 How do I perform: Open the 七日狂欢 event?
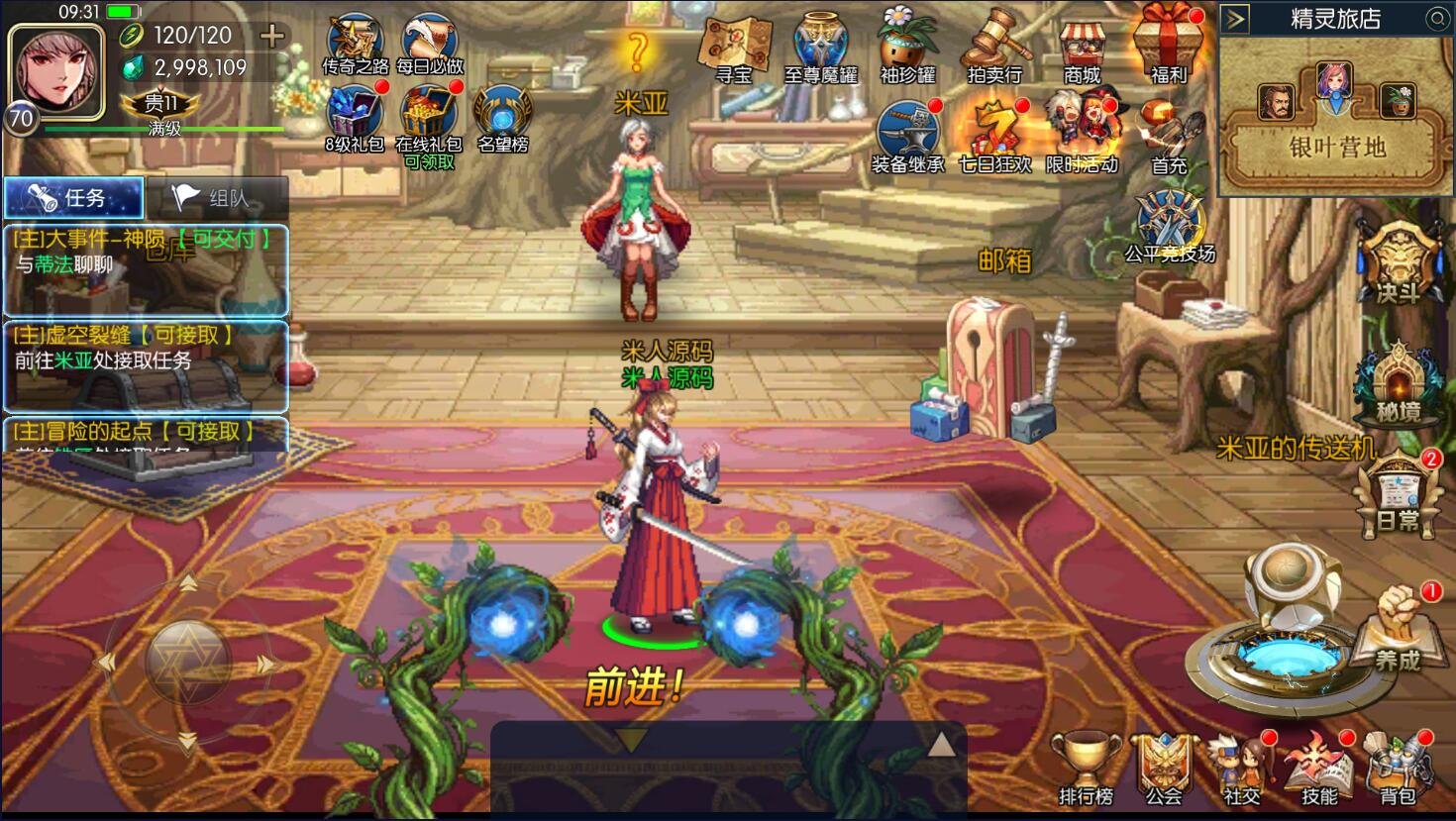(x=994, y=137)
